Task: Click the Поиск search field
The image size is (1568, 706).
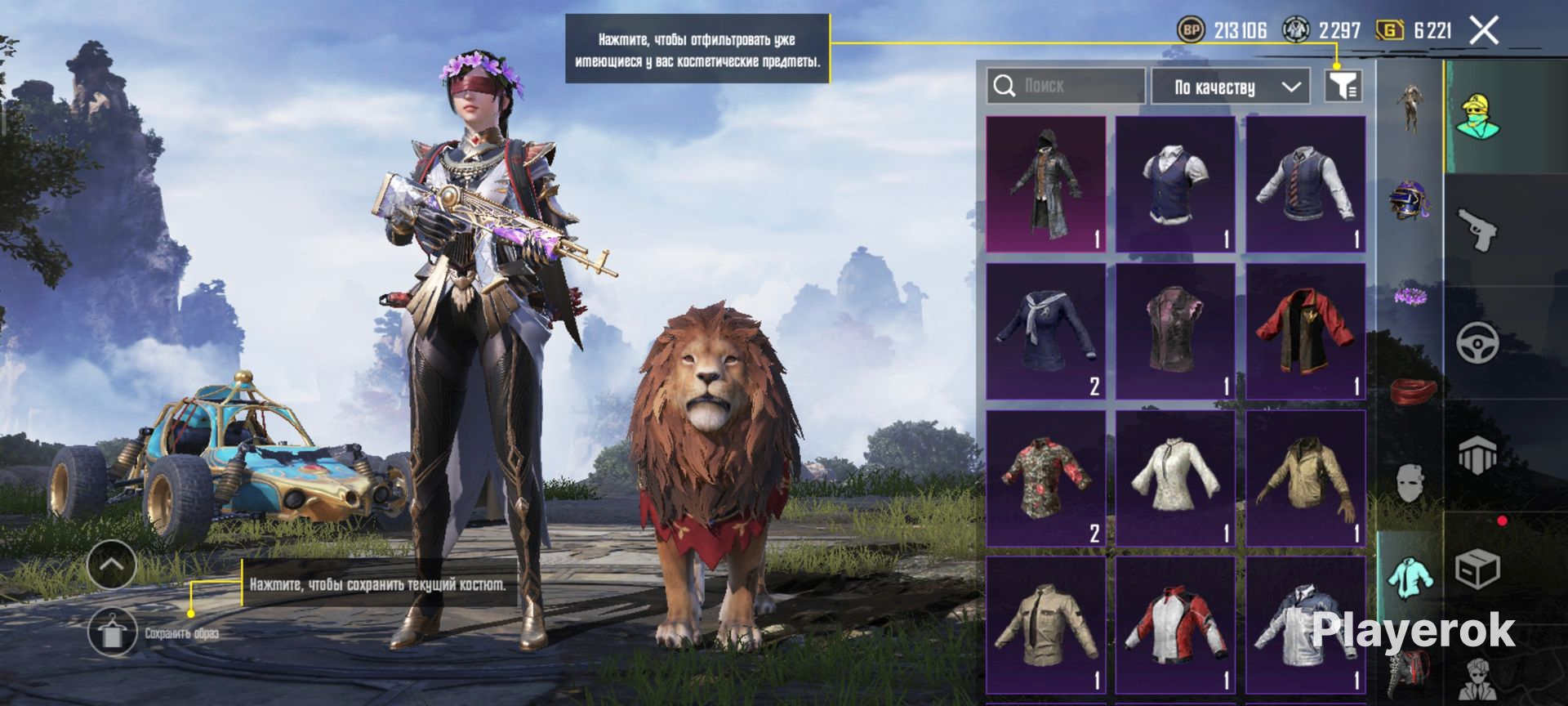Action: [1066, 86]
